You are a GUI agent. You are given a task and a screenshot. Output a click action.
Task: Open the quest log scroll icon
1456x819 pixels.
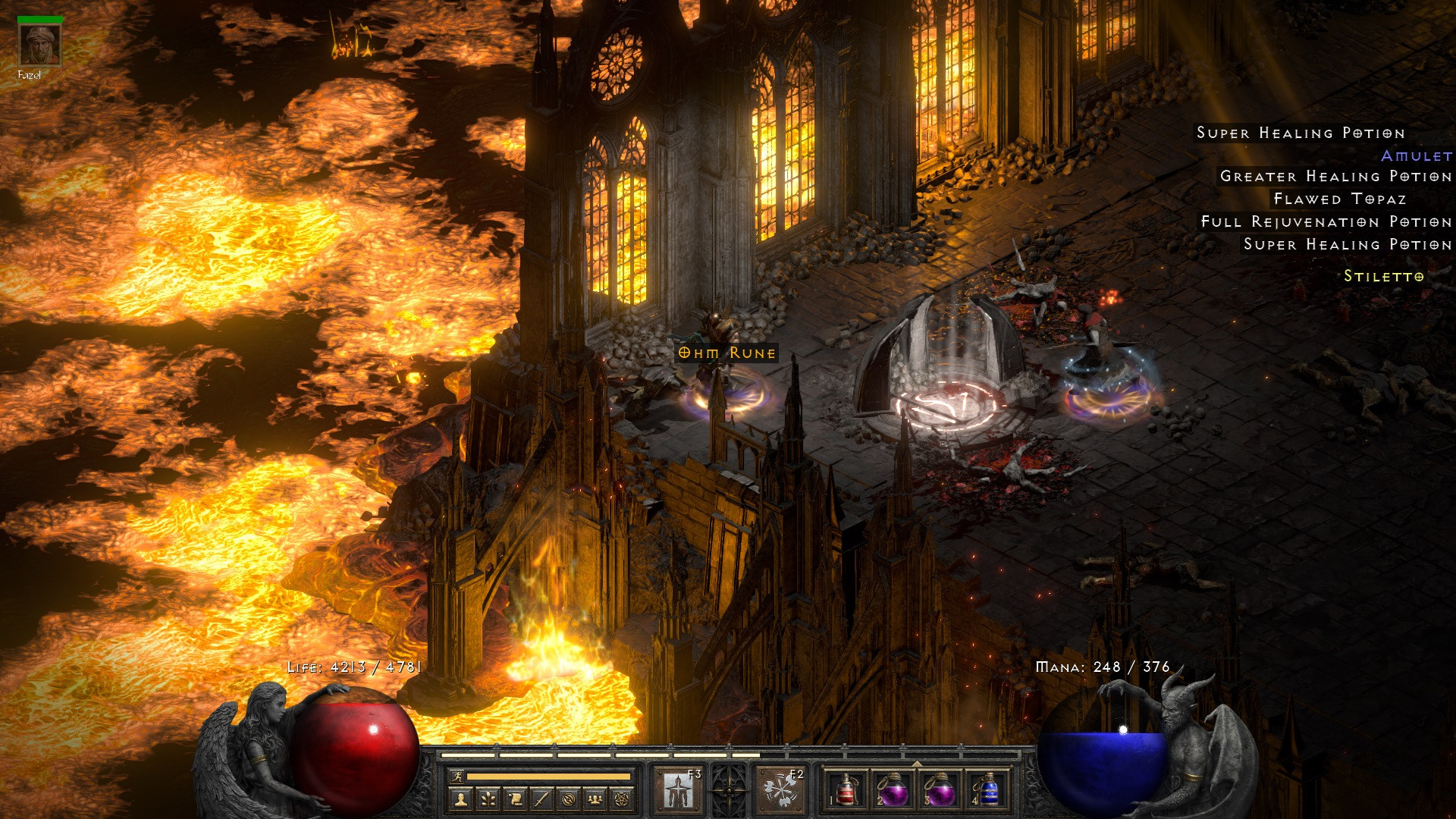coord(516,799)
